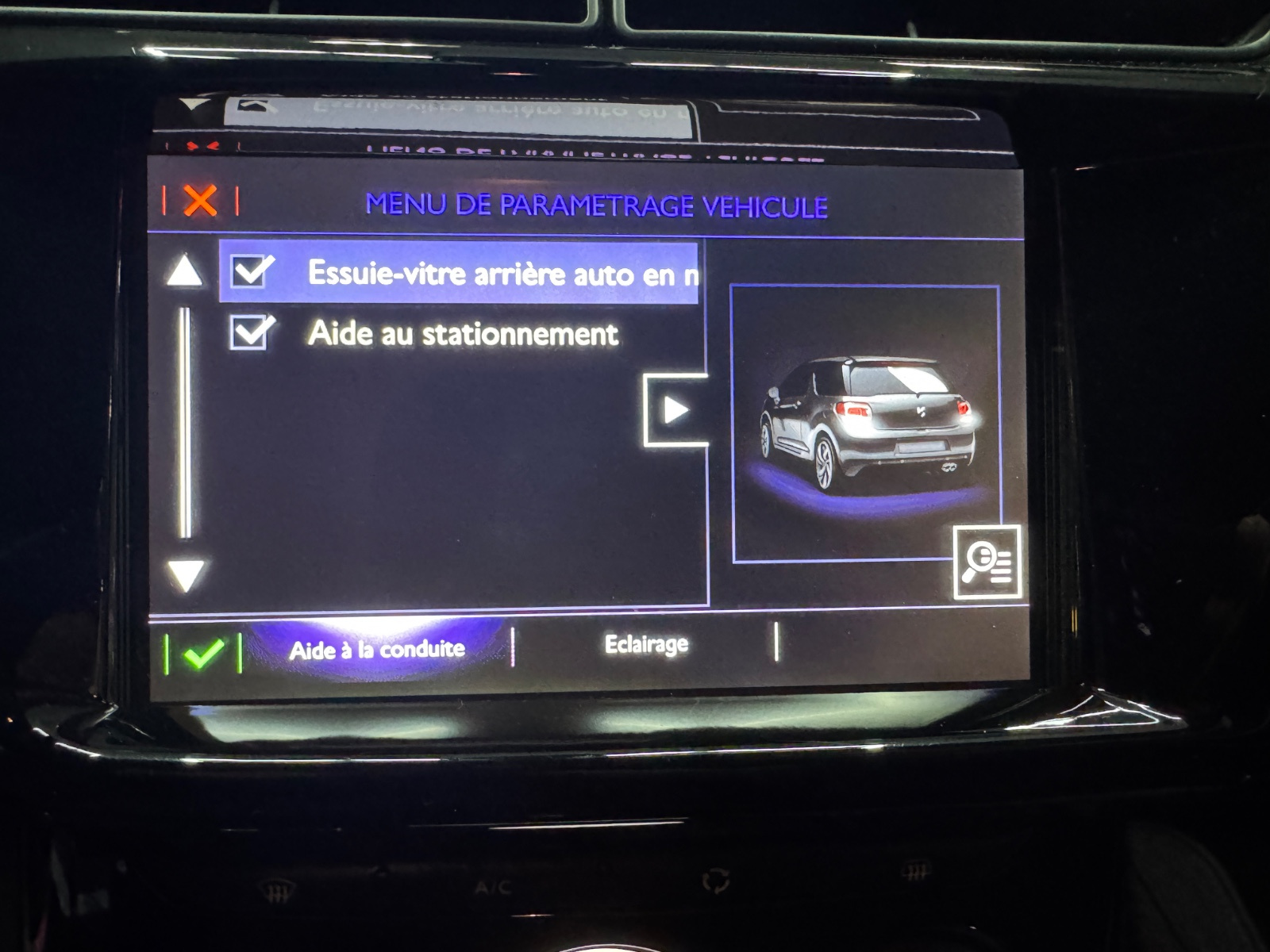Open the magnifier details icon
Viewport: 1270px width, 952px height.
point(987,562)
